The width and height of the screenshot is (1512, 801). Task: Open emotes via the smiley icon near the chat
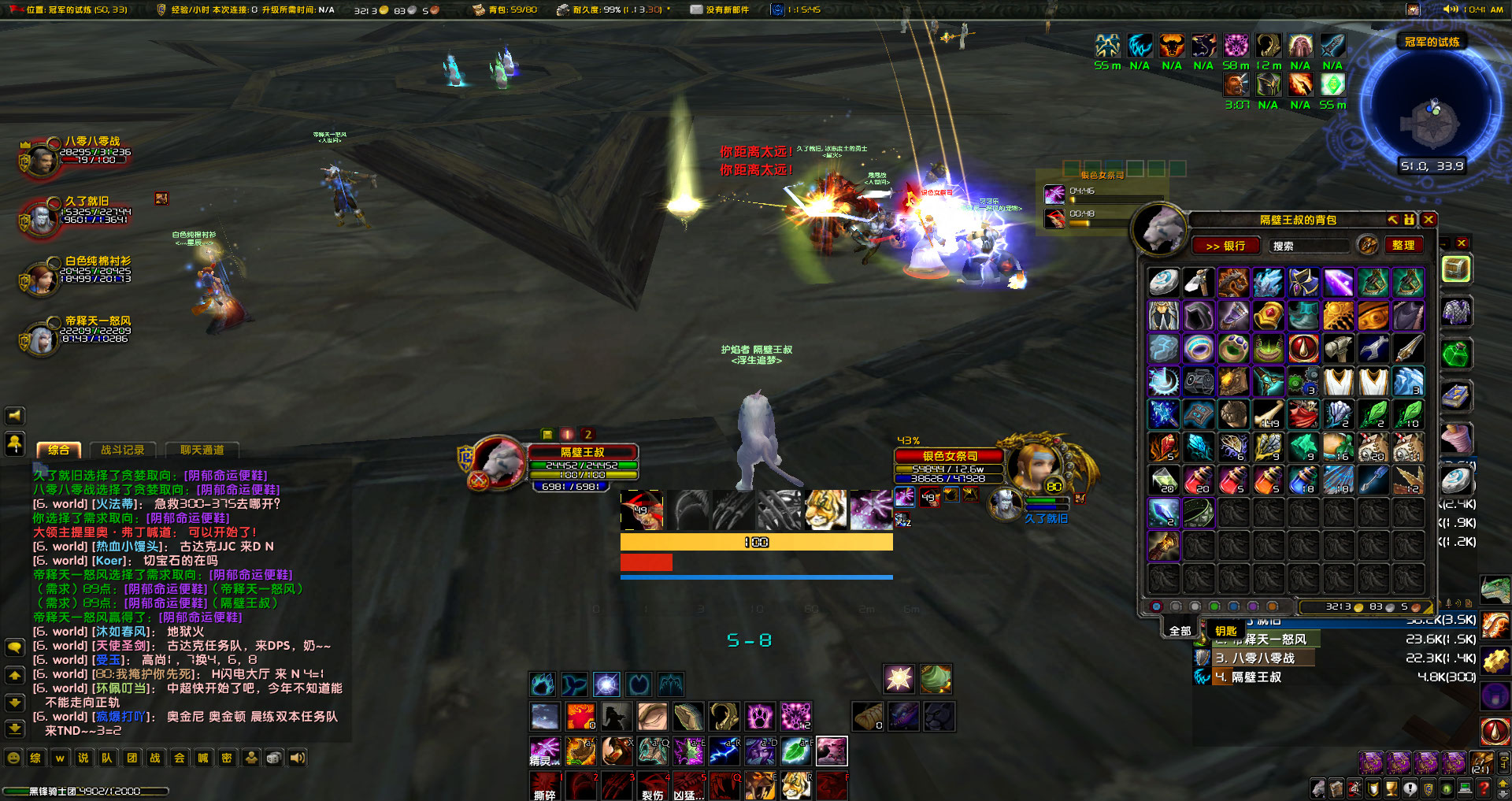[250, 758]
